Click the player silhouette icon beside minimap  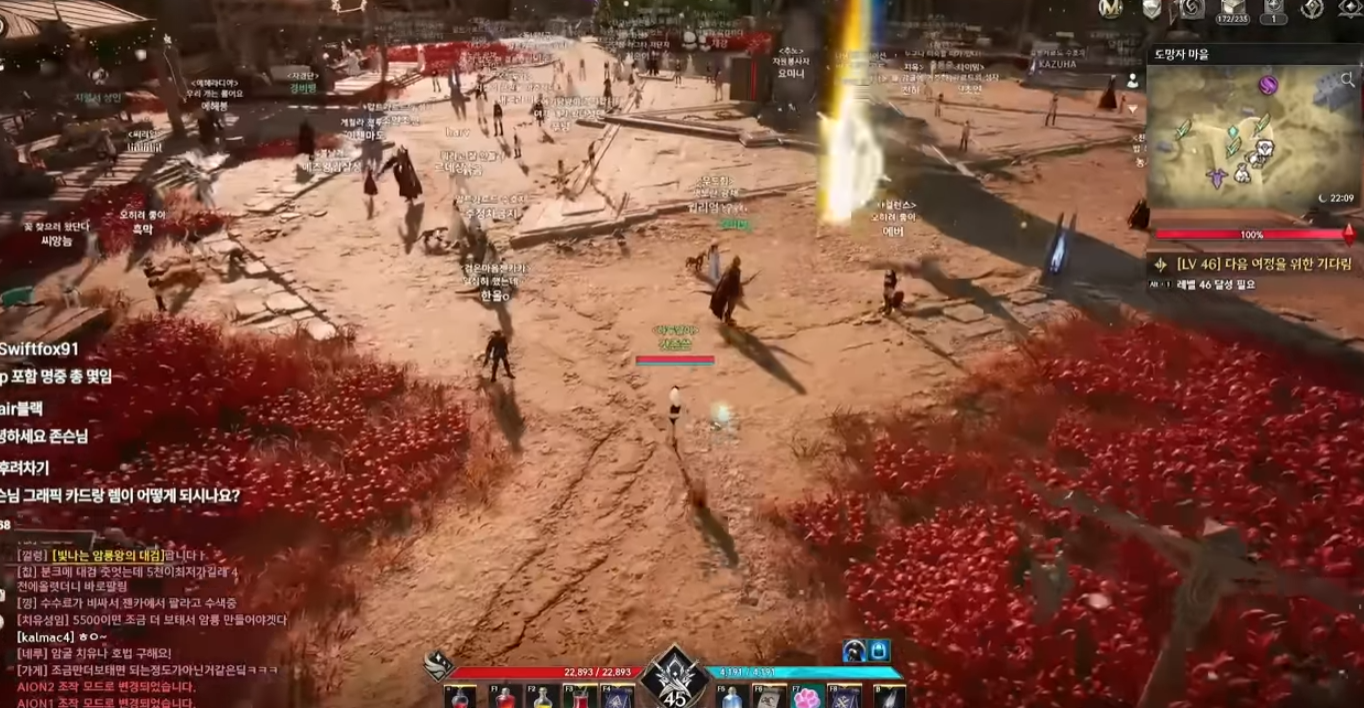pyautogui.click(x=1134, y=81)
